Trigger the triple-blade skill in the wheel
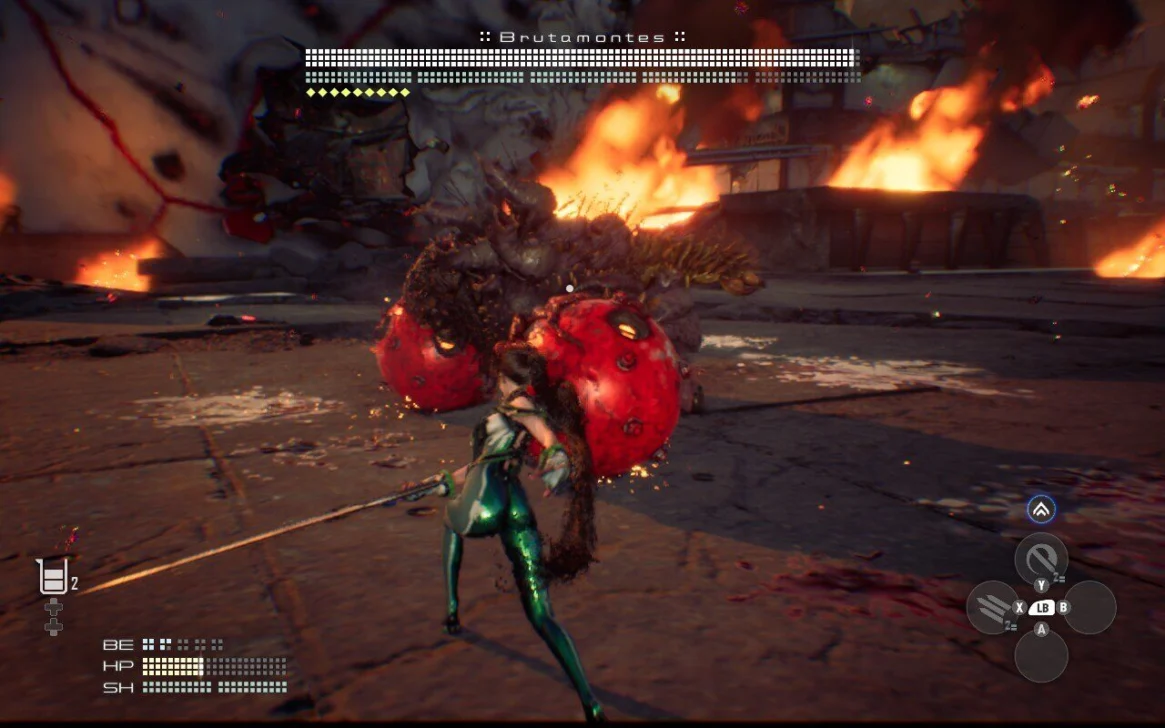Screen dimensions: 1165x728 pos(992,607)
